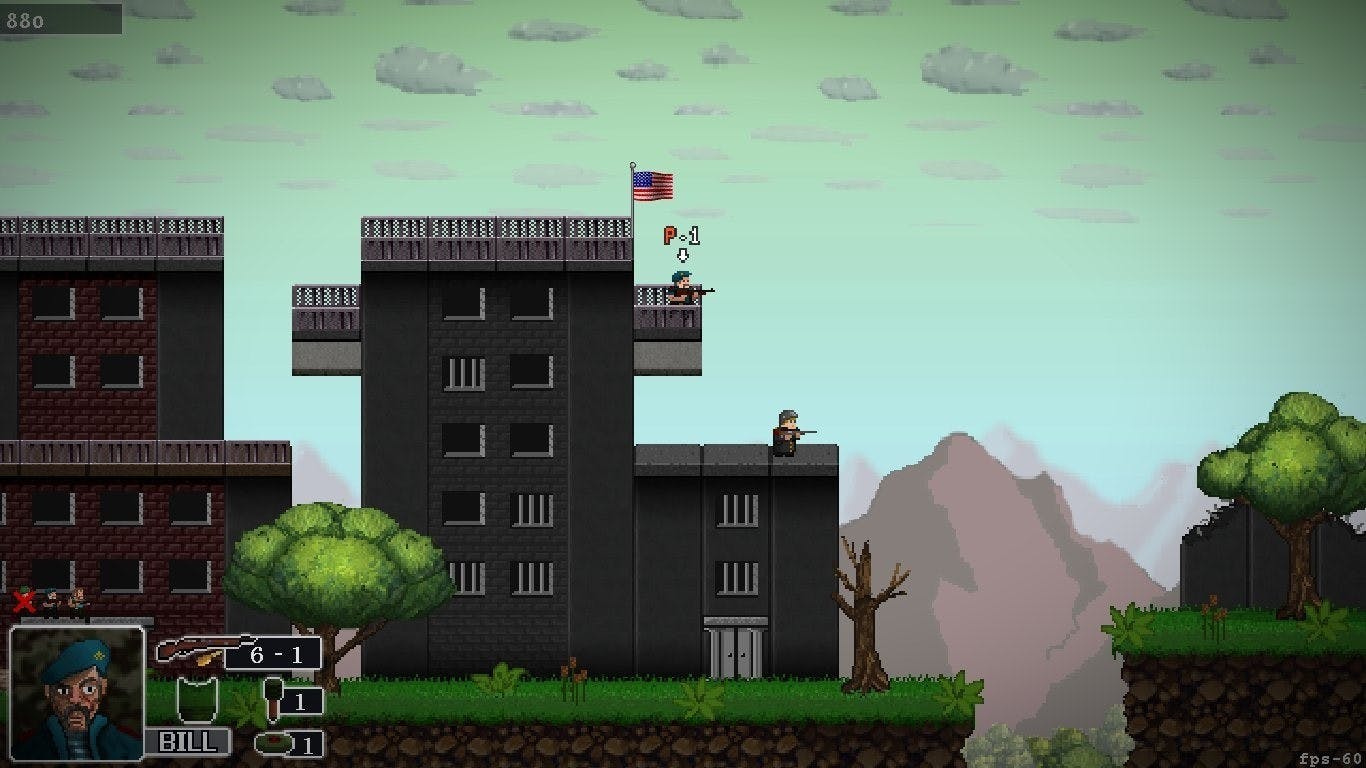The height and width of the screenshot is (768, 1366).
Task: Select the landmine item icon
Action: pos(272,743)
